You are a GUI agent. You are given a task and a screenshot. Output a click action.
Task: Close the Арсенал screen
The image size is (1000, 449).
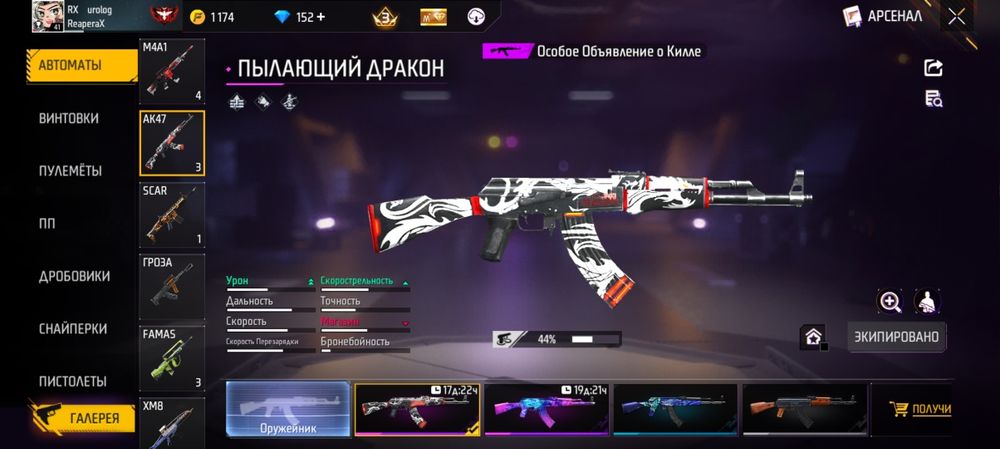click(x=957, y=16)
